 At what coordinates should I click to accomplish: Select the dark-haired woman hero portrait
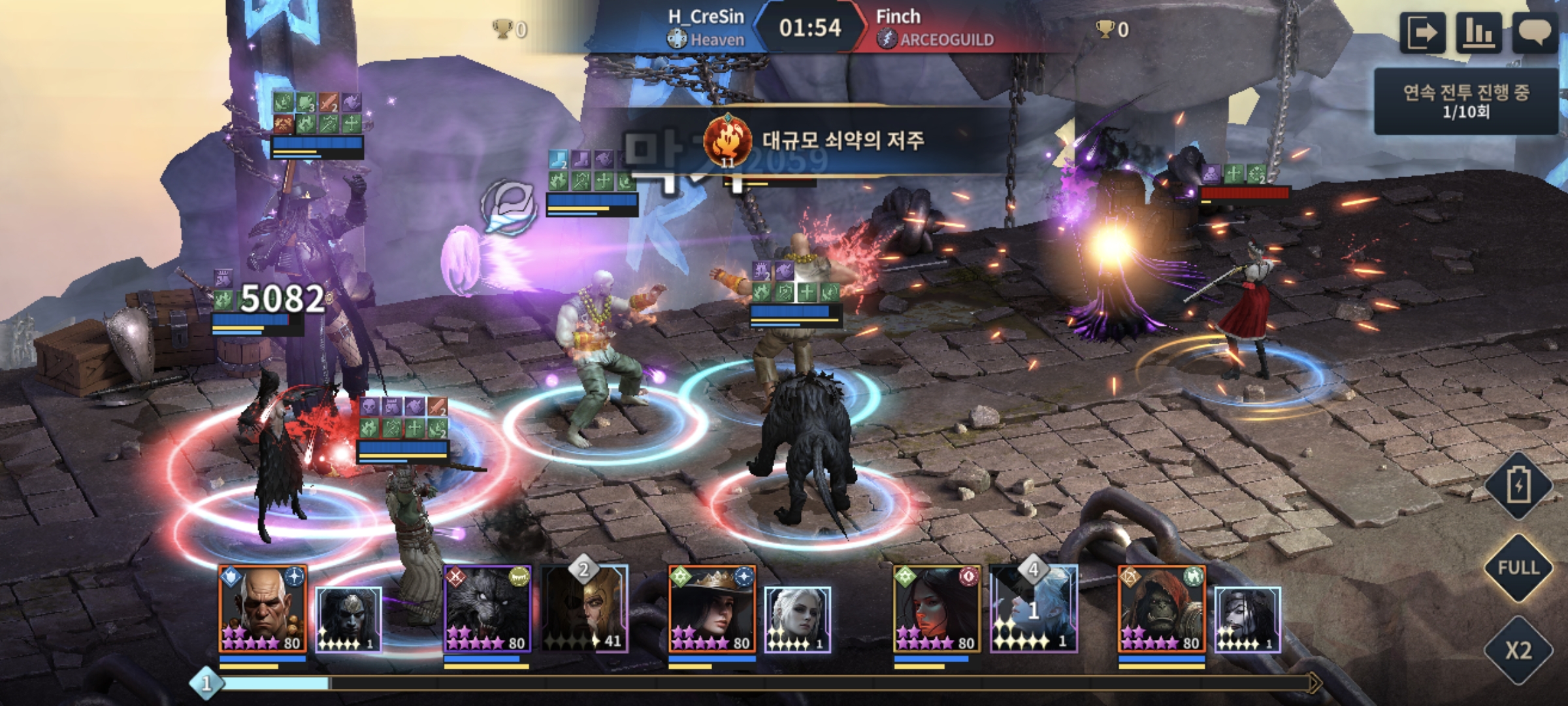937,609
